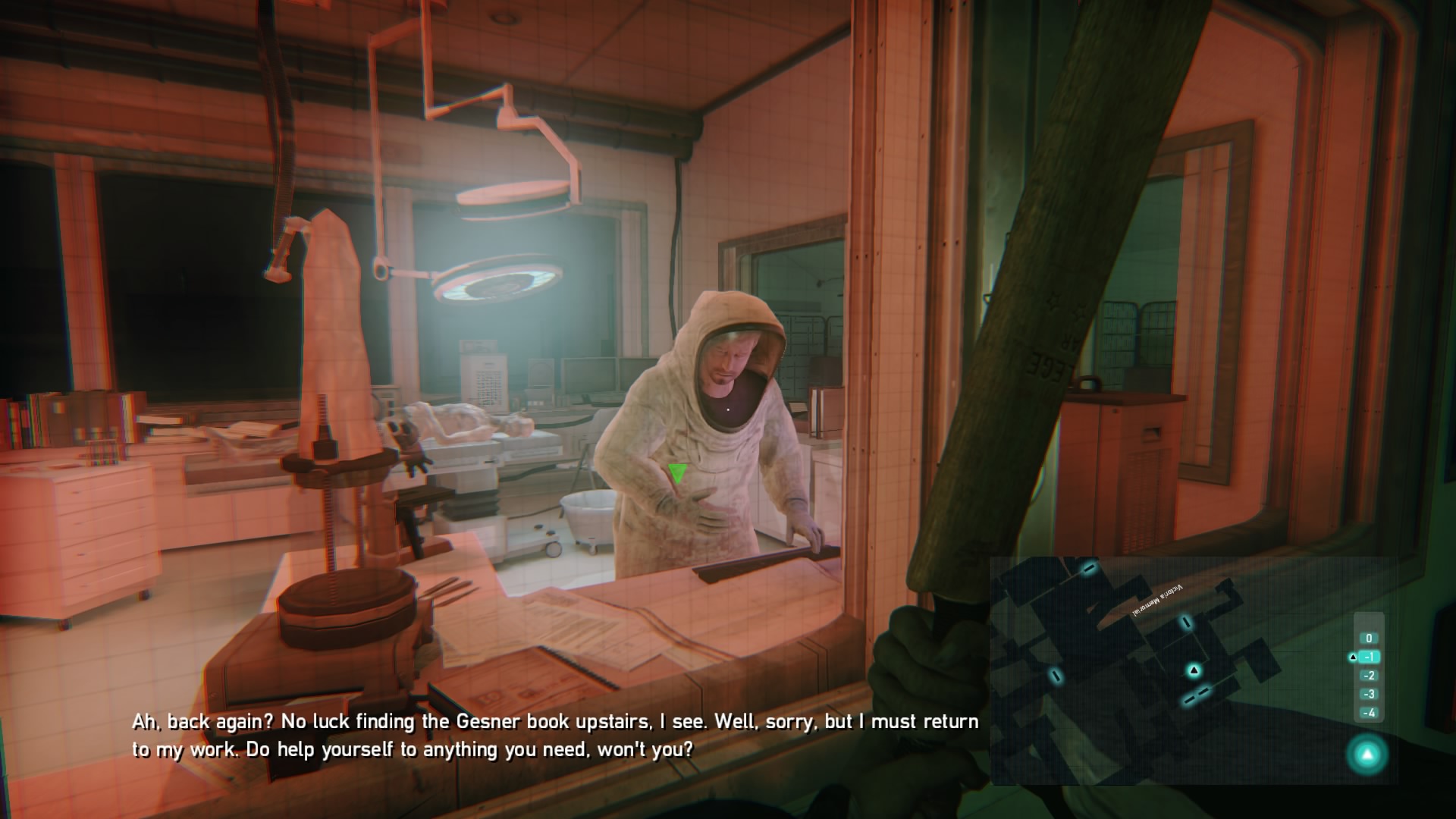Viewport: 1456px width, 819px height.
Task: Click the white crosshair dot at screen center
Action: coord(728,409)
